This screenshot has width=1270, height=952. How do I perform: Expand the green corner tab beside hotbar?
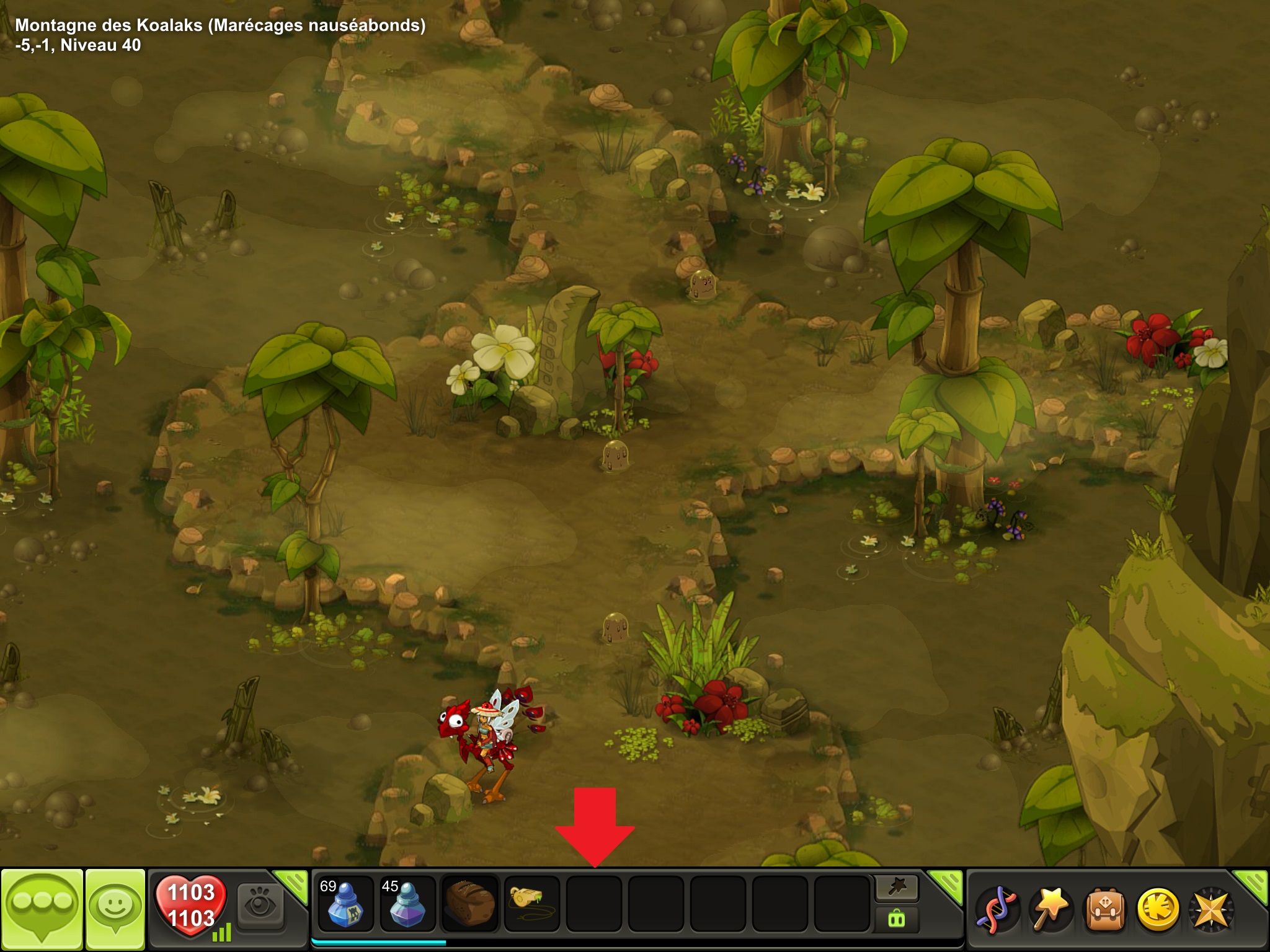tap(946, 884)
